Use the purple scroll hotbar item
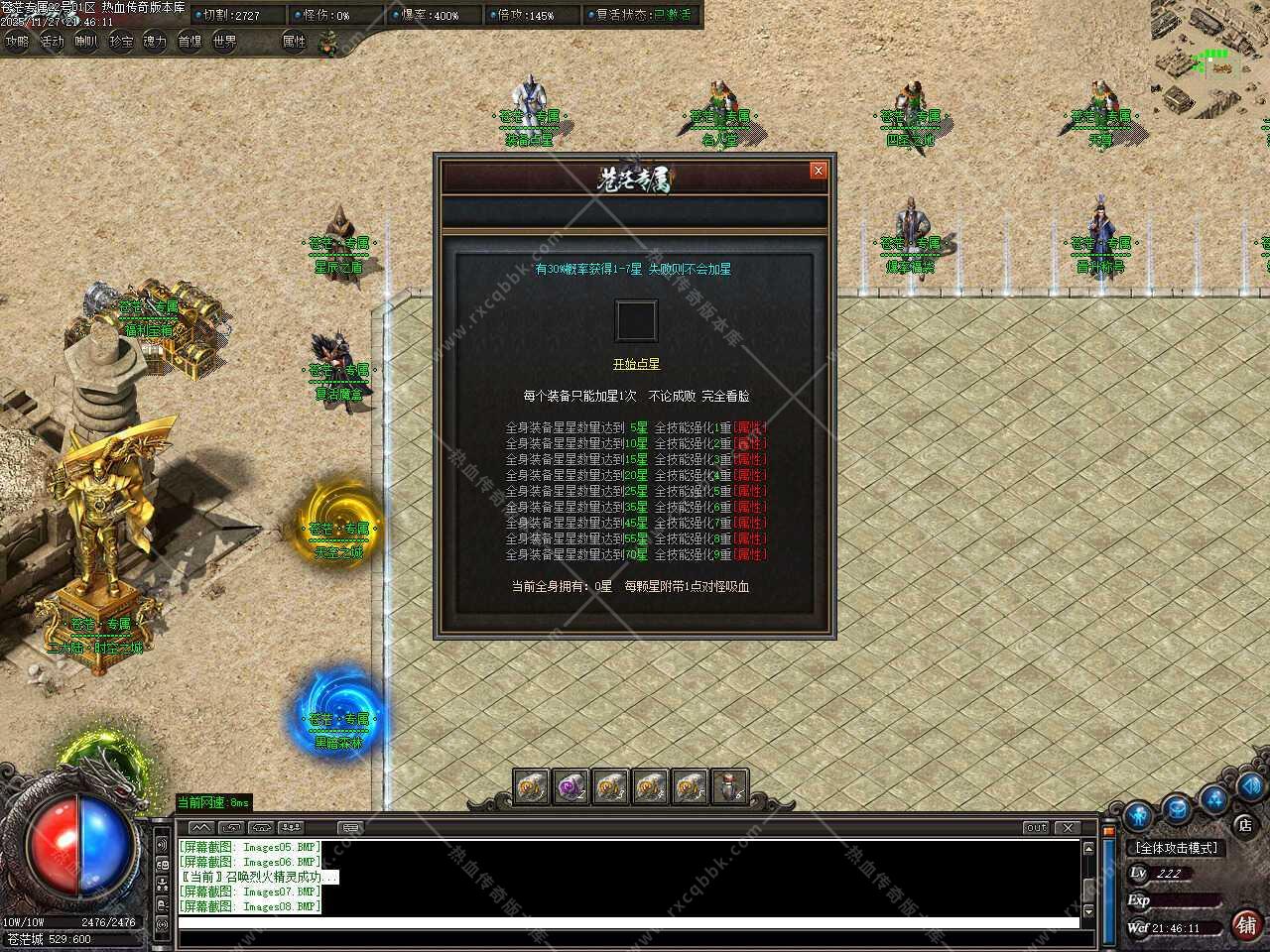The height and width of the screenshot is (952, 1270). pos(571,787)
